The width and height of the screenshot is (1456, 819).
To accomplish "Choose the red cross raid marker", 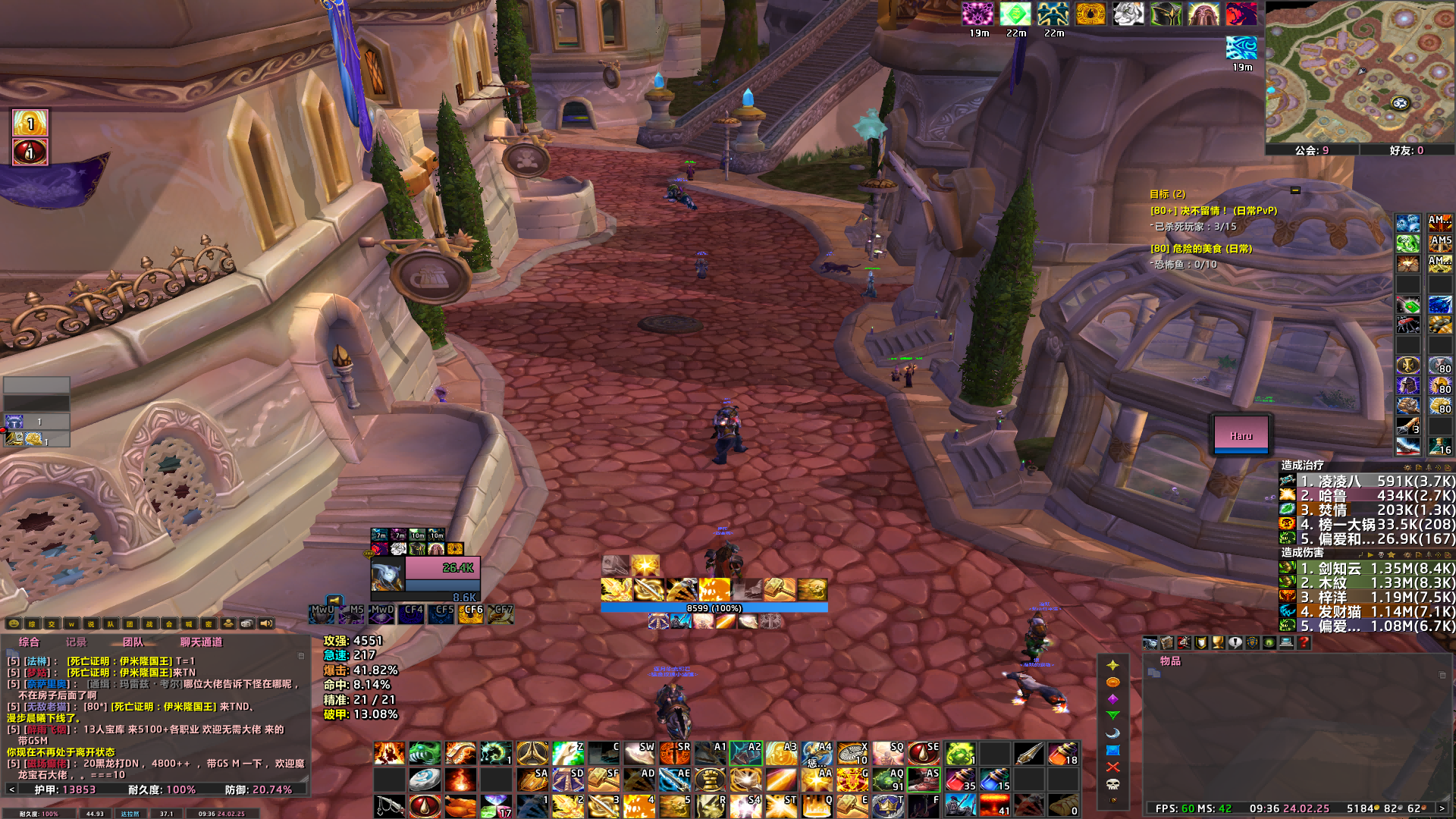I will click(x=1112, y=767).
